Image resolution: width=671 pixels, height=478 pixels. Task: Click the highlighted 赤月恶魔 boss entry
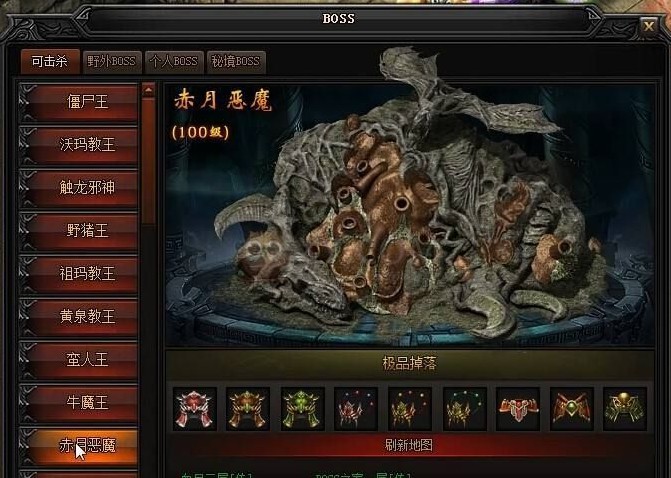pos(87,445)
